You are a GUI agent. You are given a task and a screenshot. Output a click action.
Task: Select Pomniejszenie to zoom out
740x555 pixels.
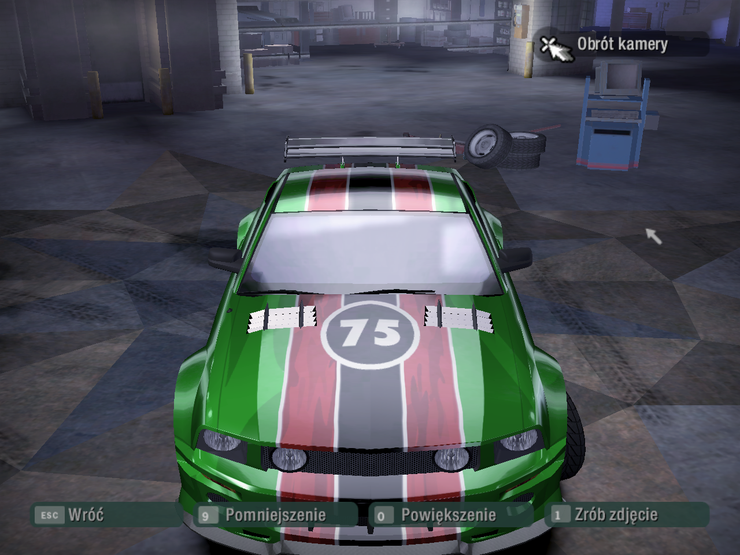pyautogui.click(x=270, y=515)
